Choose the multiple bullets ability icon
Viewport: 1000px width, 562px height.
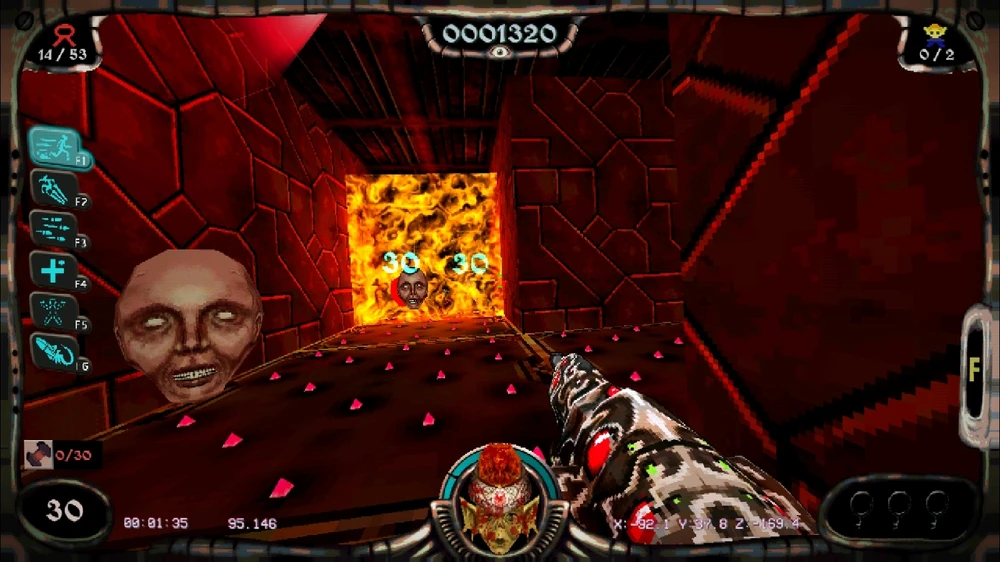(x=53, y=228)
